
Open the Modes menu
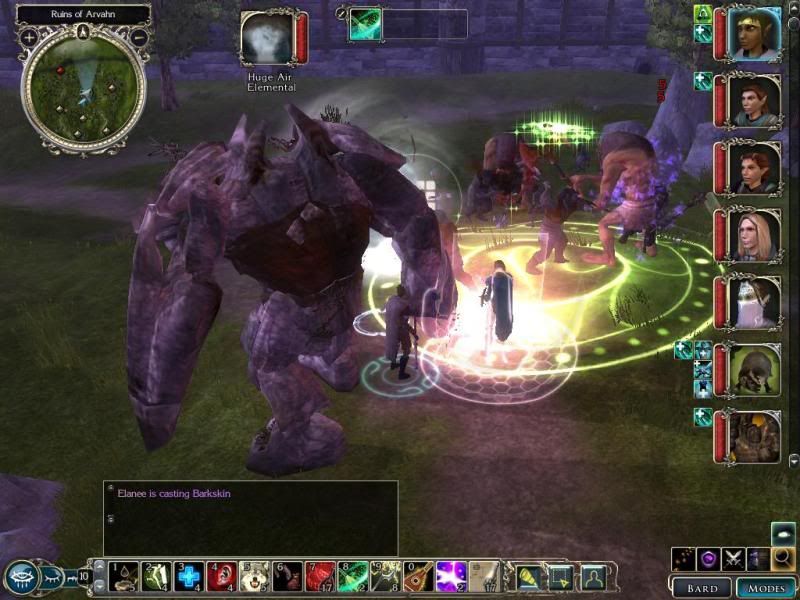(765, 588)
